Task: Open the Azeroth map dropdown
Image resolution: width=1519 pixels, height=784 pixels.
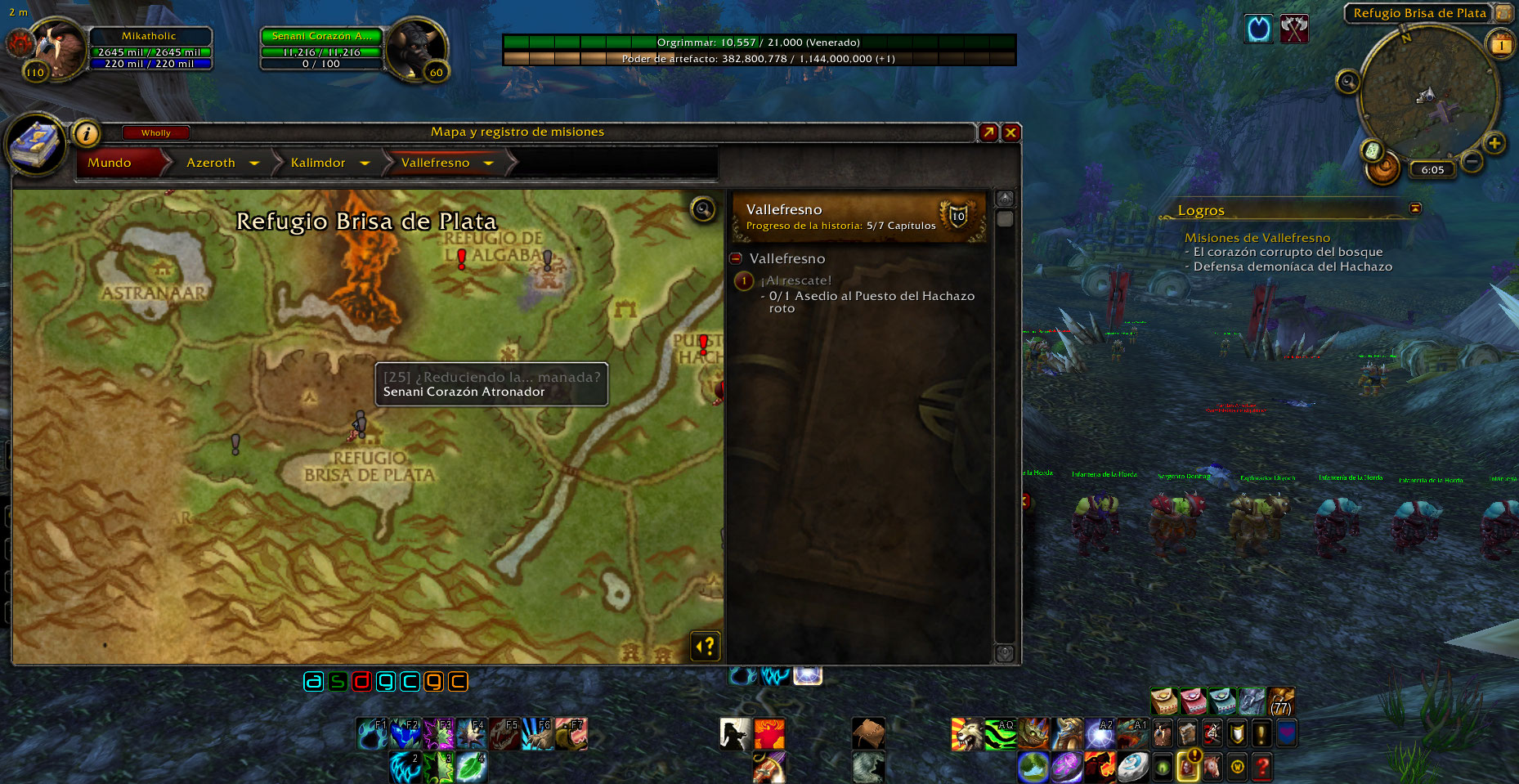Action: (x=254, y=164)
